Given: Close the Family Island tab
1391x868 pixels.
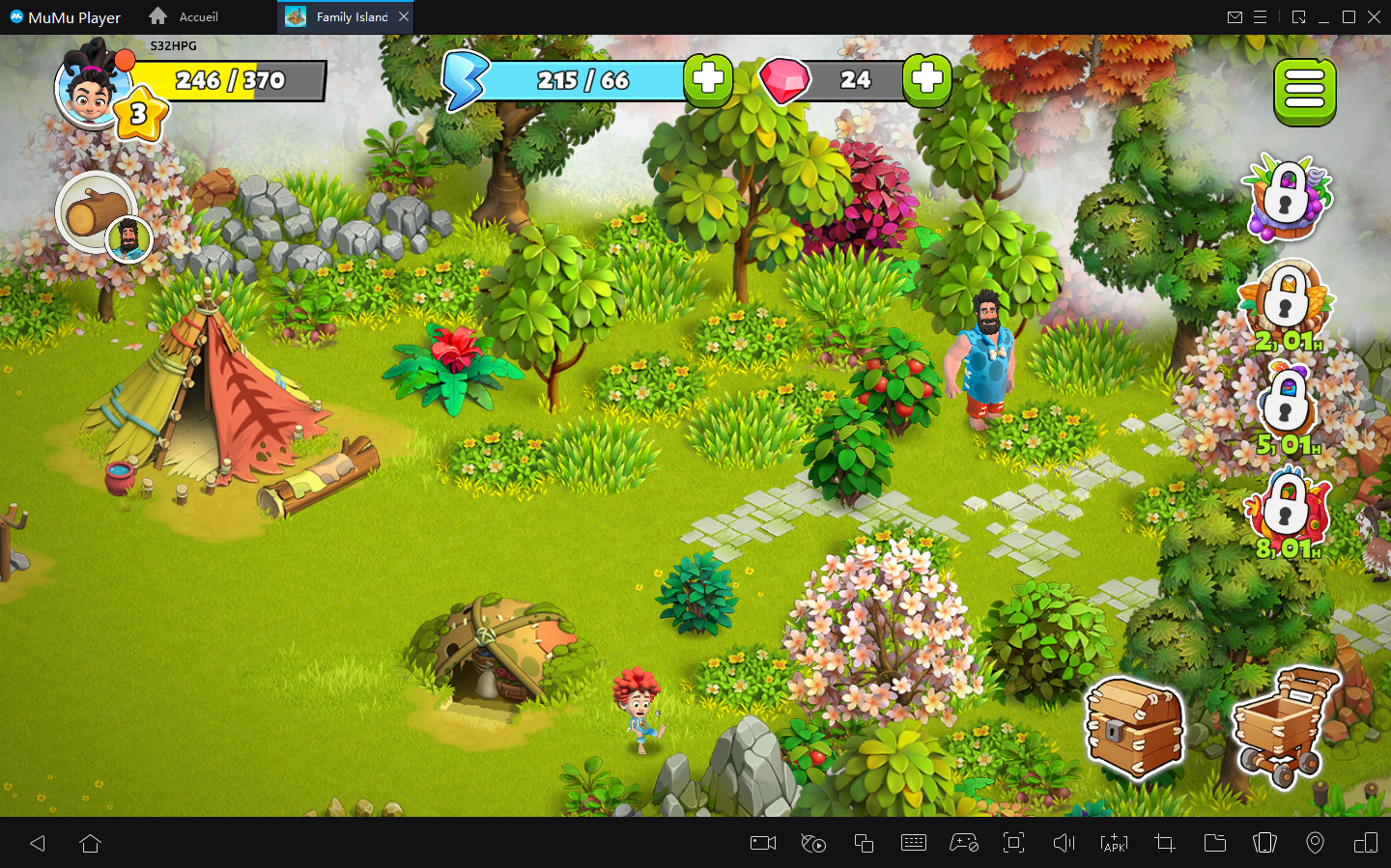Looking at the screenshot, I should (x=404, y=16).
